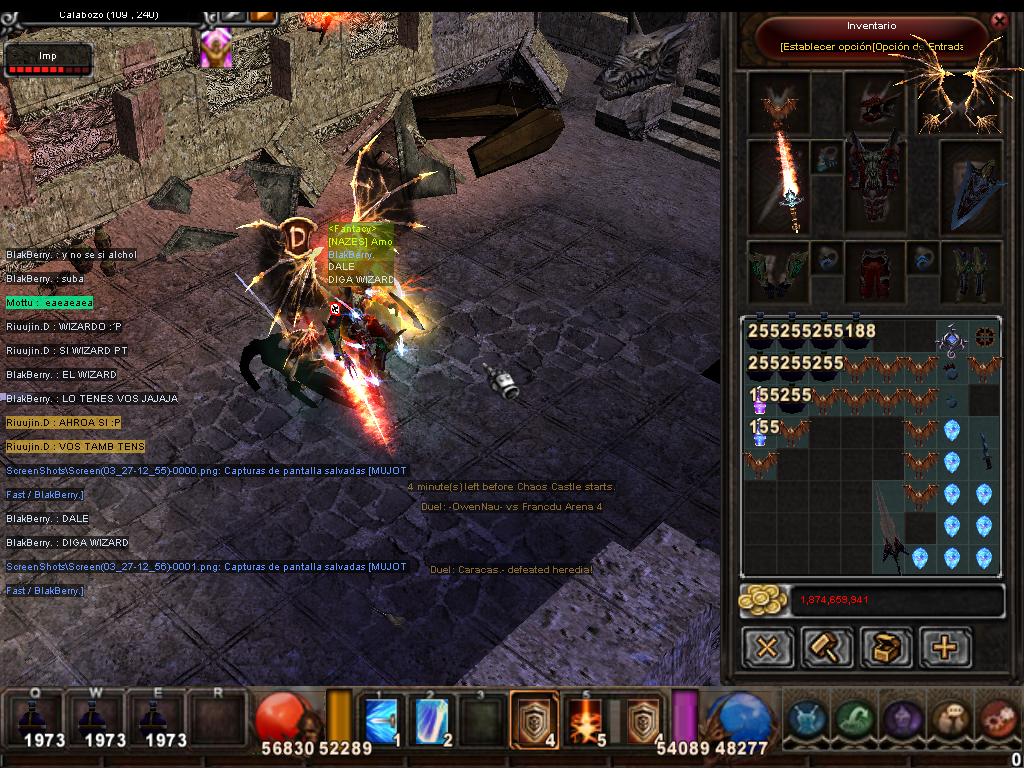1024x768 pixels.
Task: Click the X button below the zen amount
Action: tap(767, 647)
